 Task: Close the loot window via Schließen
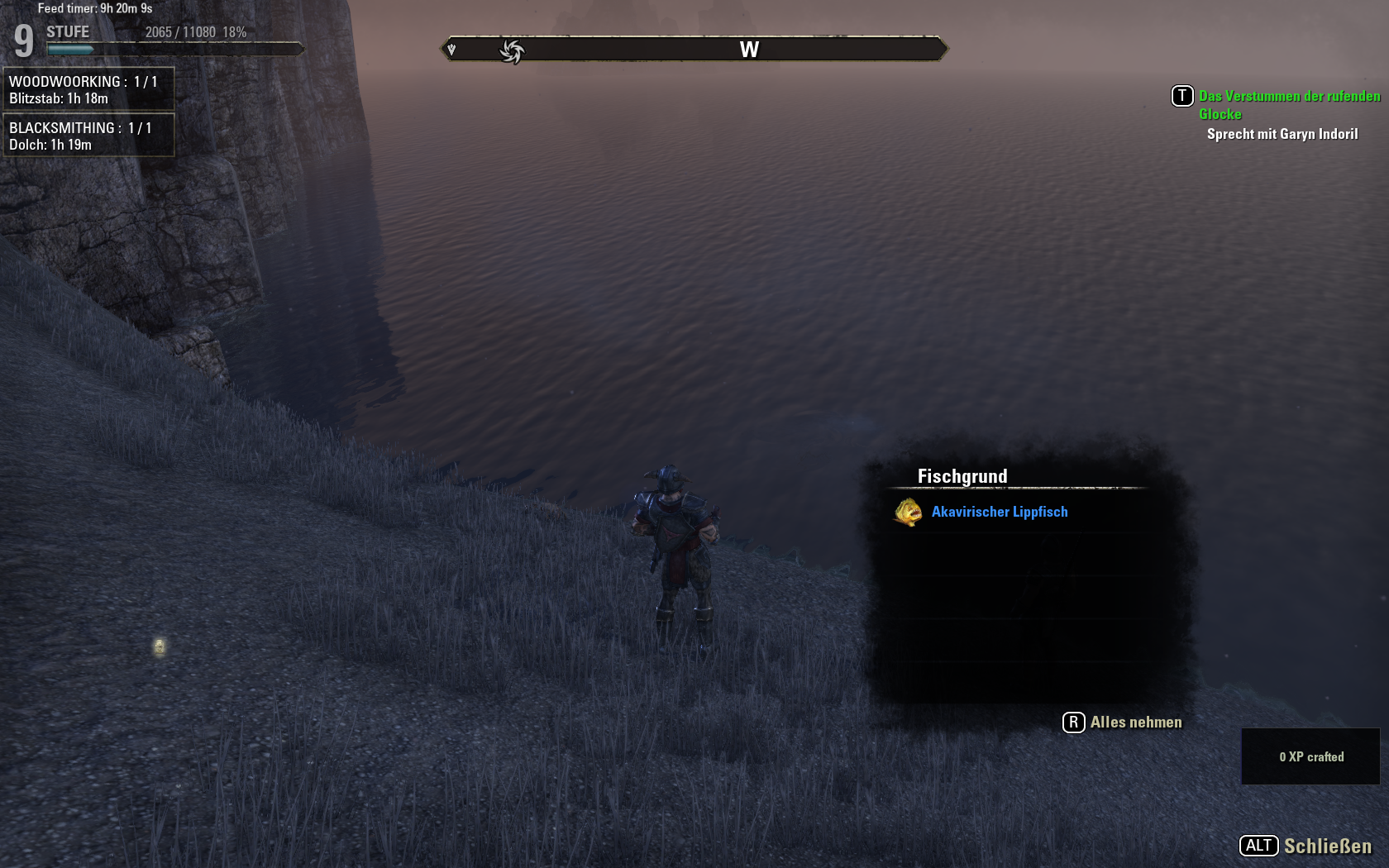(x=1306, y=846)
